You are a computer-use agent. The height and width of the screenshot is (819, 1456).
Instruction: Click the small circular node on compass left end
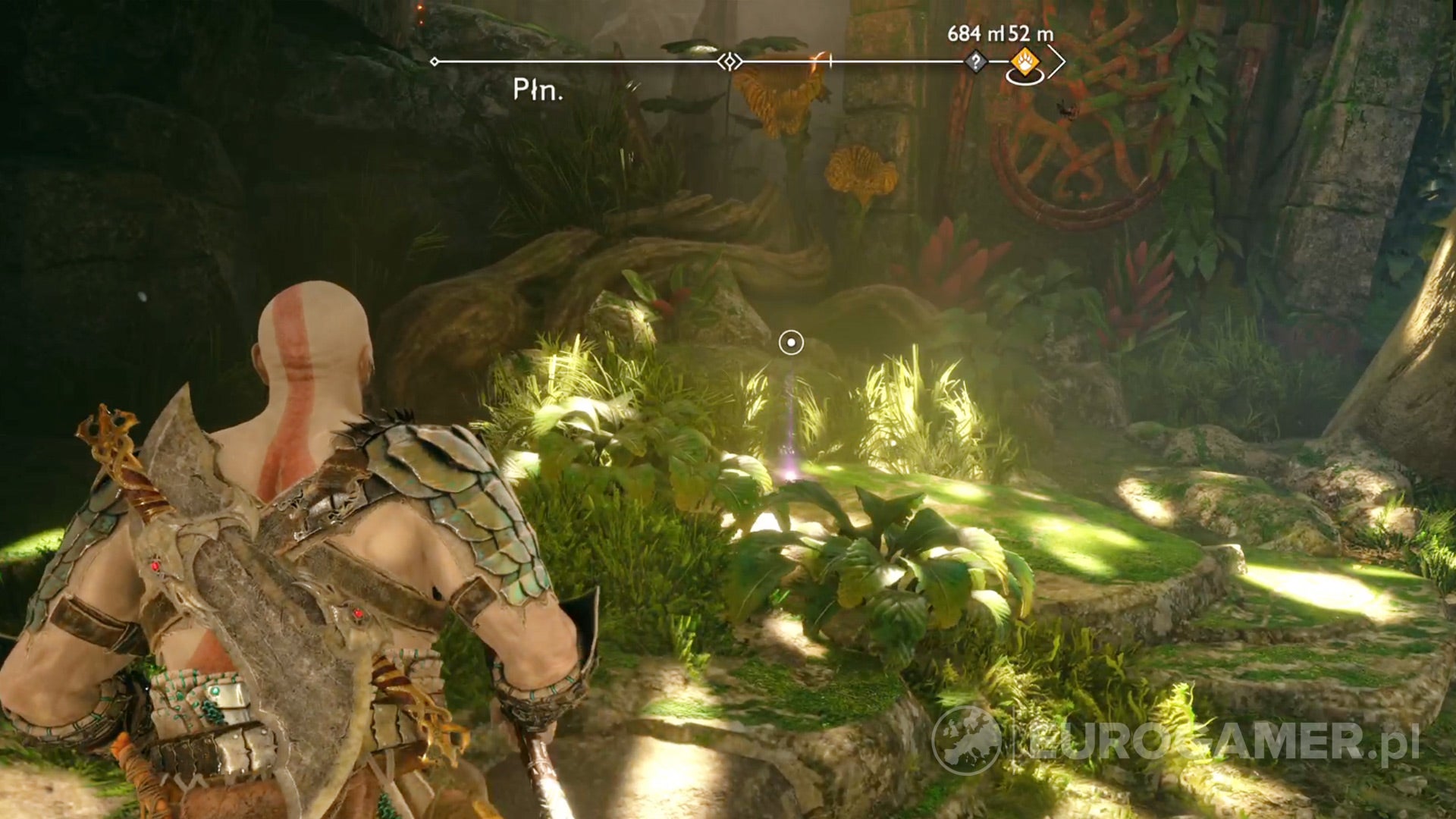[434, 61]
